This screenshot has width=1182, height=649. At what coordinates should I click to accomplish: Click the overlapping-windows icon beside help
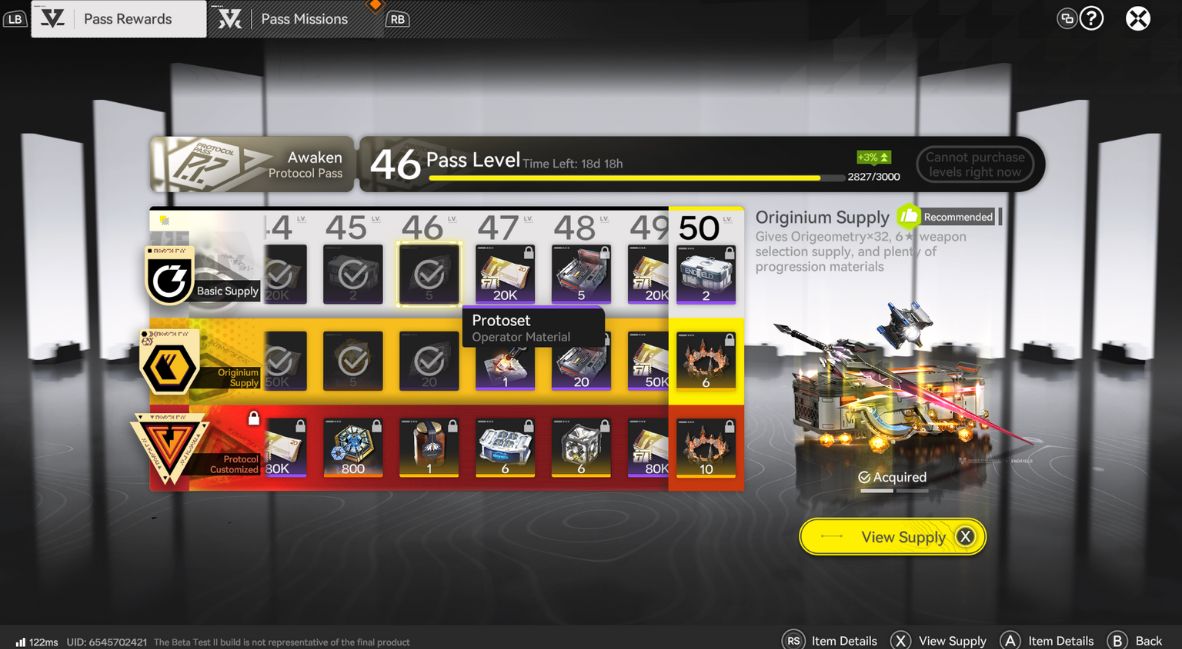pyautogui.click(x=1067, y=18)
